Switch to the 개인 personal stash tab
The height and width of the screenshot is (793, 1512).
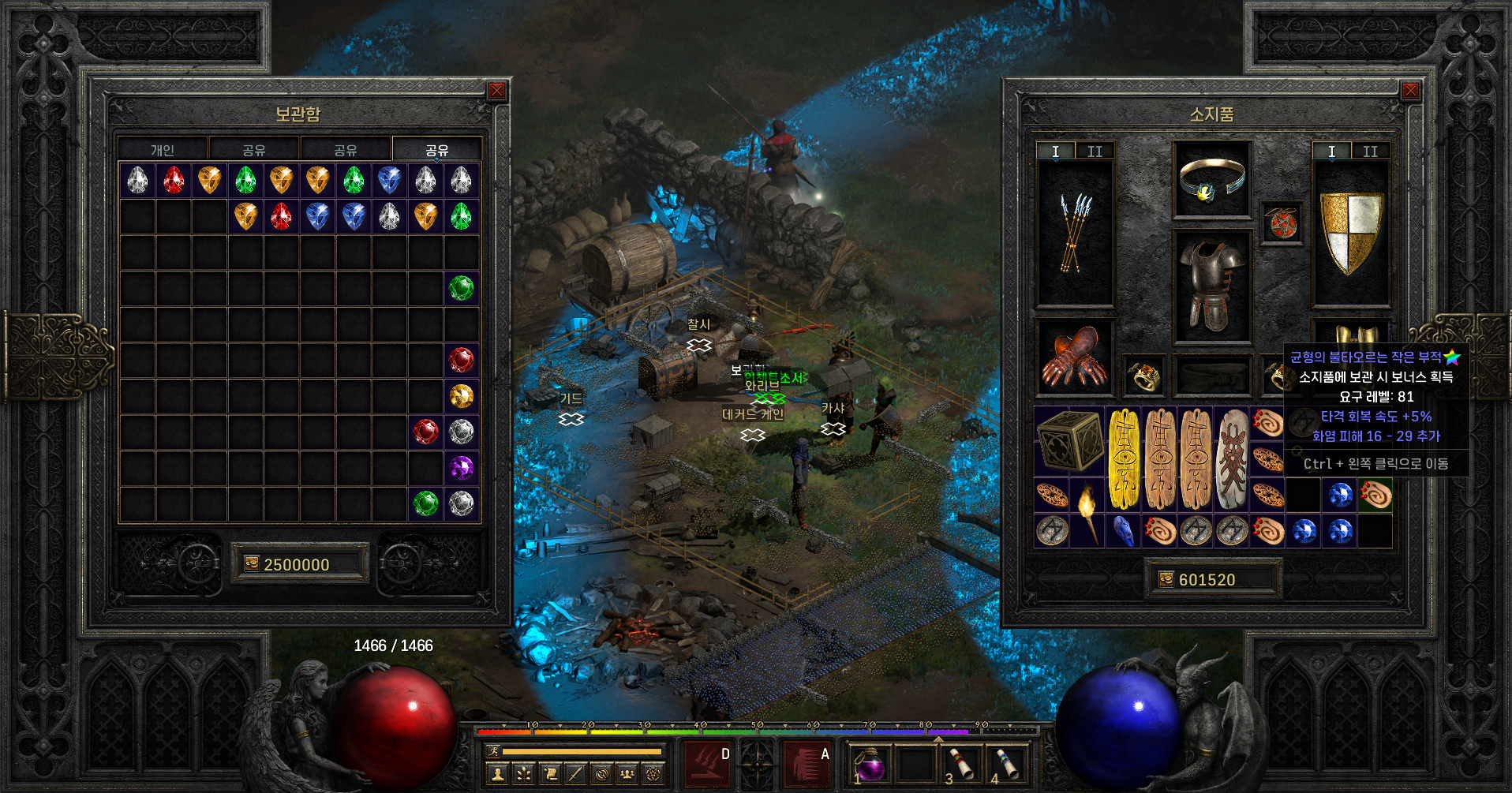point(163,150)
